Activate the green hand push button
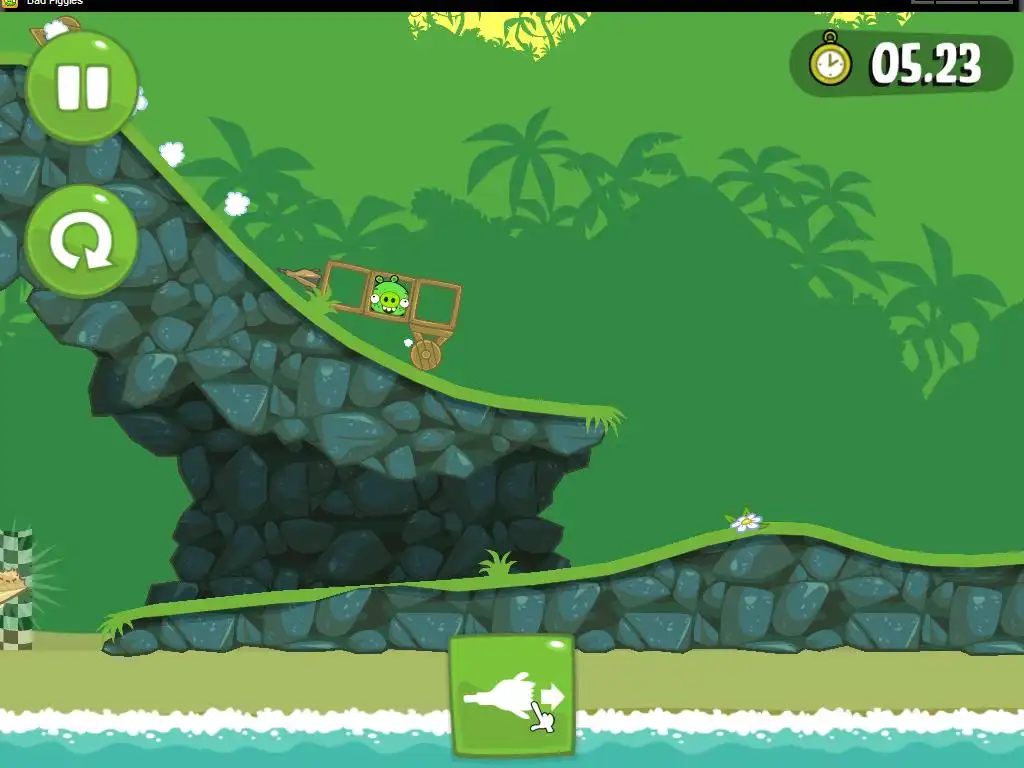1024x768 pixels. [512, 696]
